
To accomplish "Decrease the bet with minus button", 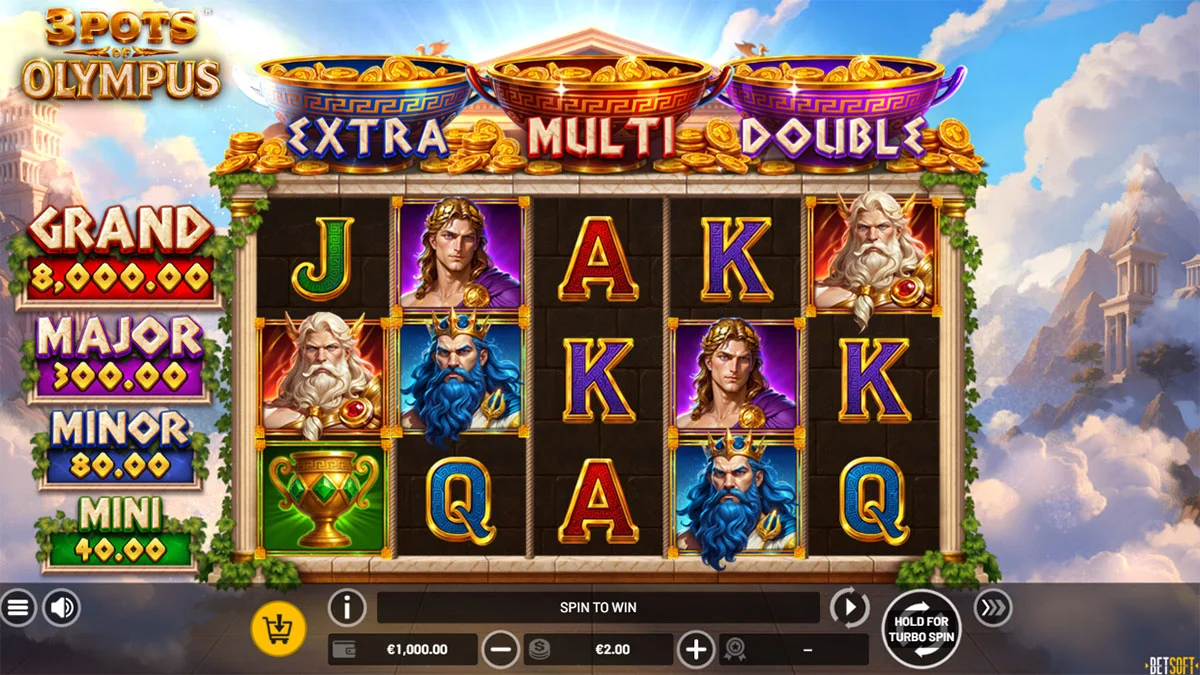I will coord(501,649).
